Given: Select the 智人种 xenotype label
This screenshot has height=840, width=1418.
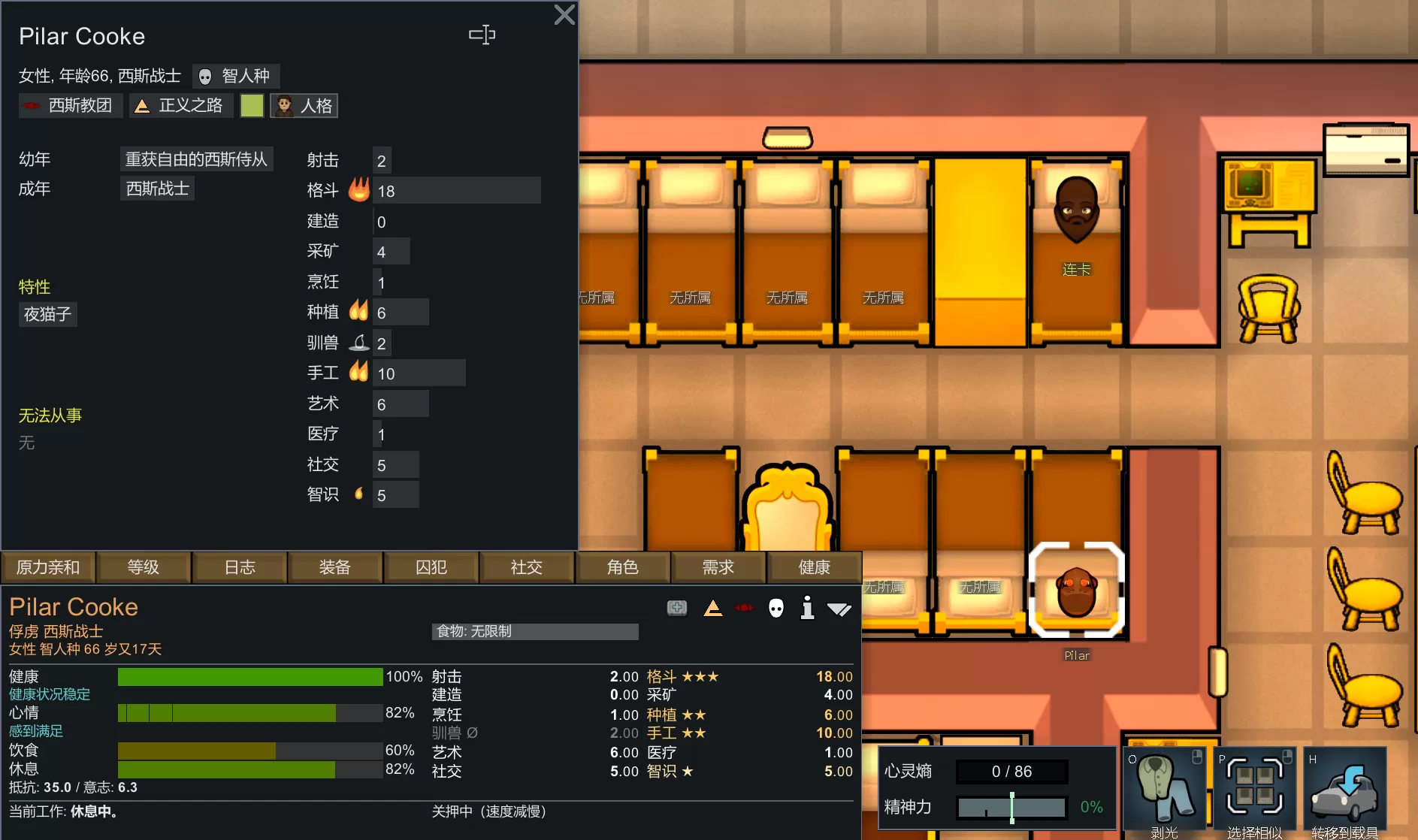Looking at the screenshot, I should tap(236, 76).
